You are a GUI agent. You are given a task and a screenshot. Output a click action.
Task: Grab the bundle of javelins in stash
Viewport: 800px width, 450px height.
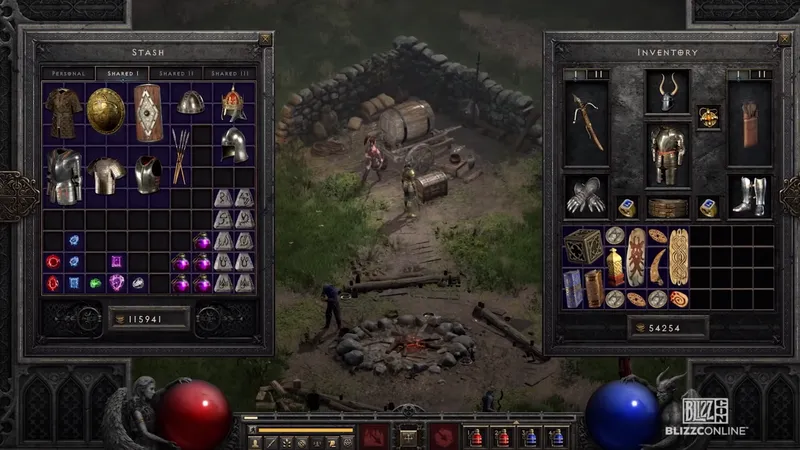[180, 156]
